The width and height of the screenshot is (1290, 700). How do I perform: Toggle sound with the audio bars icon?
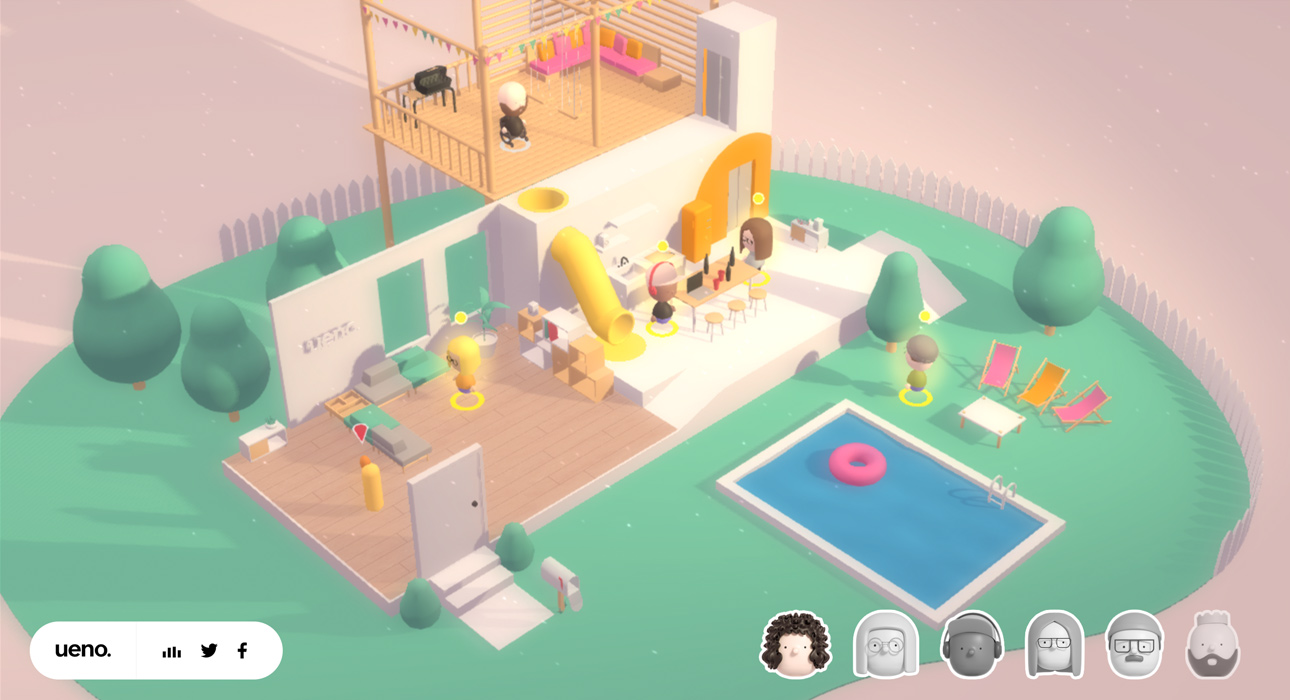(x=172, y=651)
